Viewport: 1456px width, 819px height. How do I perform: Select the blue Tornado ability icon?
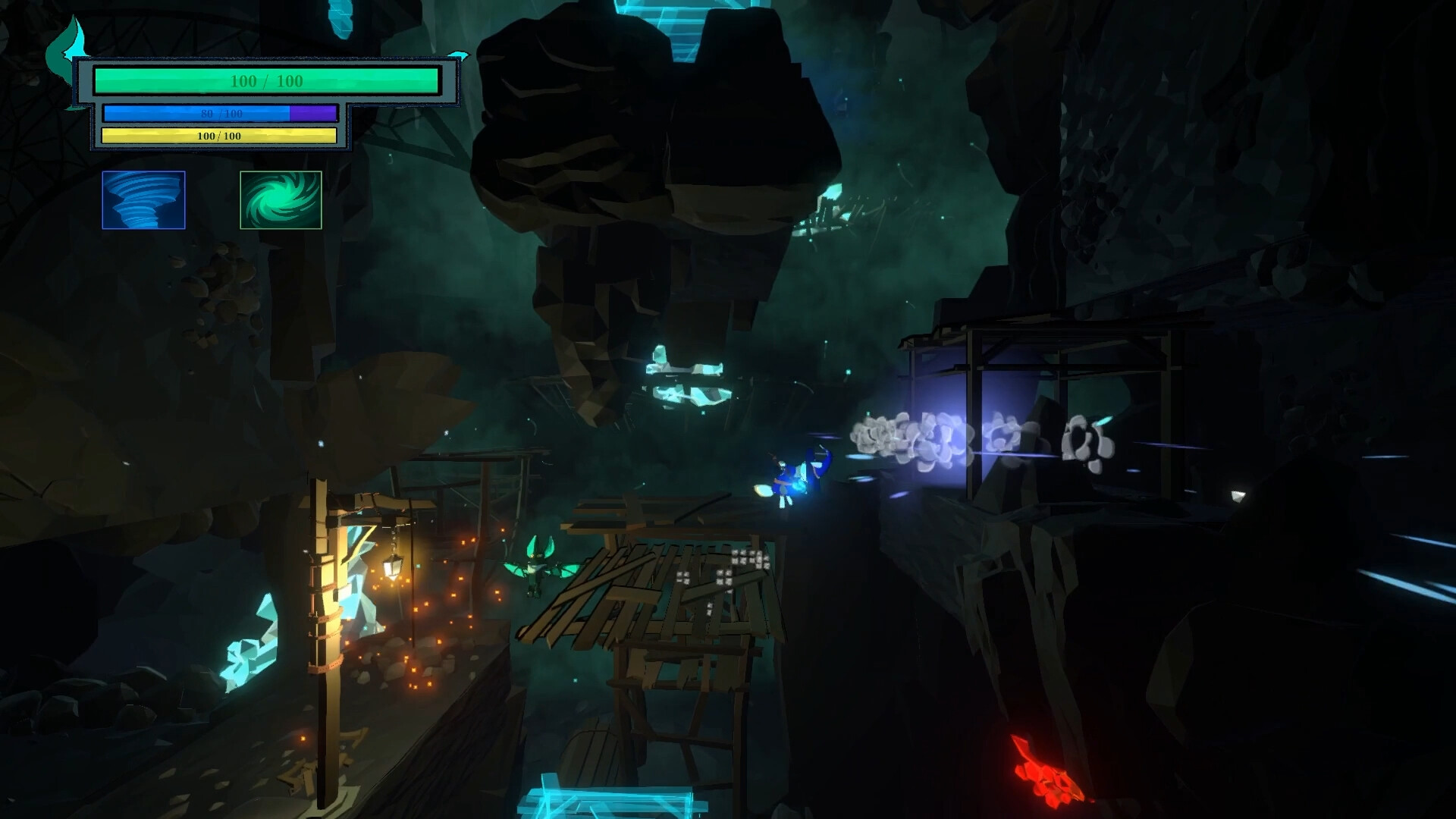tap(143, 200)
